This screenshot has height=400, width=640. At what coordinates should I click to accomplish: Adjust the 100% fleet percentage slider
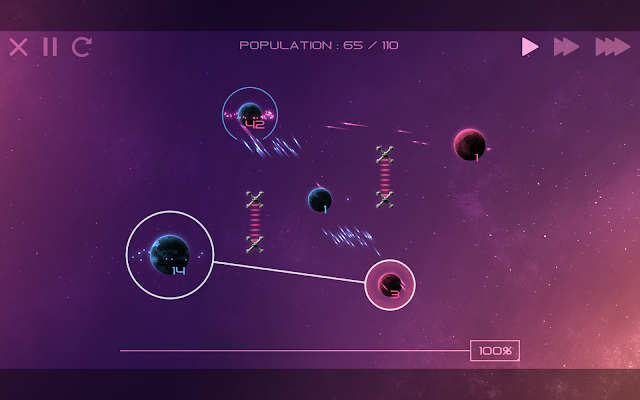(494, 351)
